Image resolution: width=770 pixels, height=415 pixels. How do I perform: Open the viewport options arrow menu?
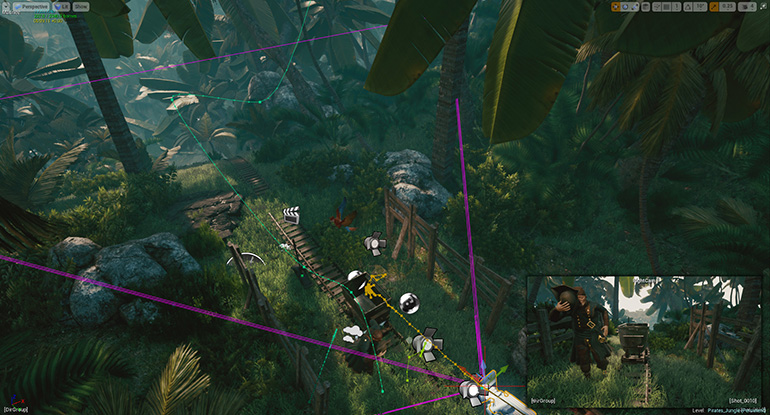coord(7,6)
